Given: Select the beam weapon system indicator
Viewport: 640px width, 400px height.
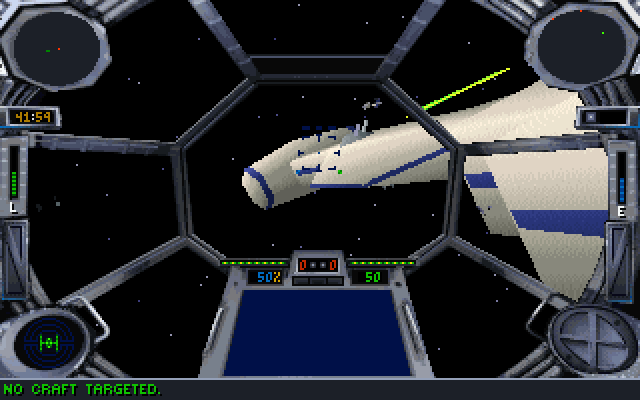Looking at the screenshot, I should pyautogui.click(x=588, y=336).
